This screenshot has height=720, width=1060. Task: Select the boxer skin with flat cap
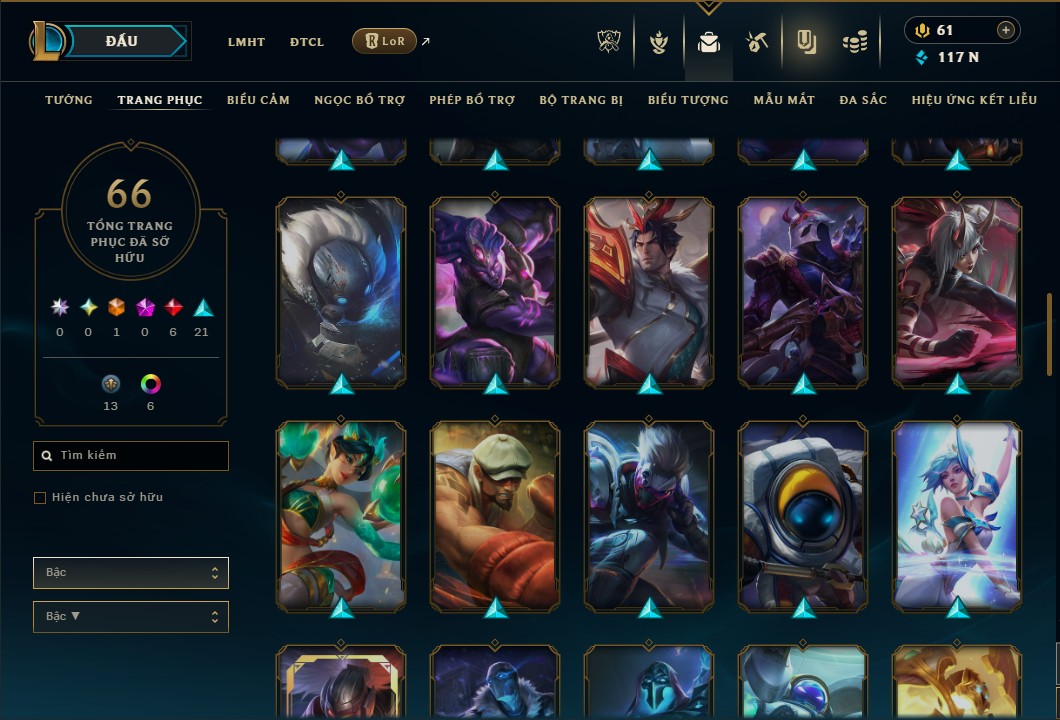(495, 515)
